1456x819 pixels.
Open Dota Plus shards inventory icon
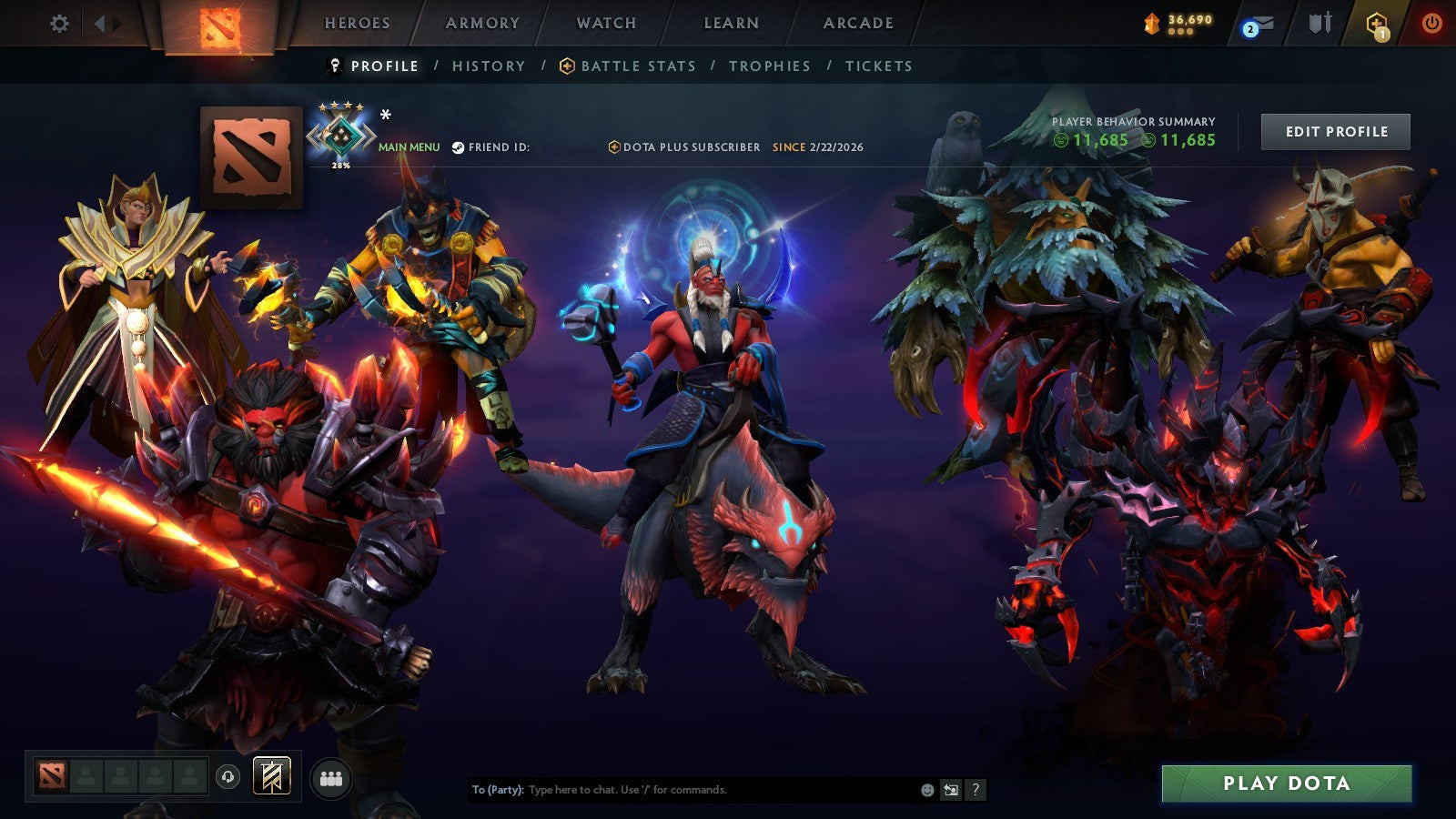(1150, 23)
